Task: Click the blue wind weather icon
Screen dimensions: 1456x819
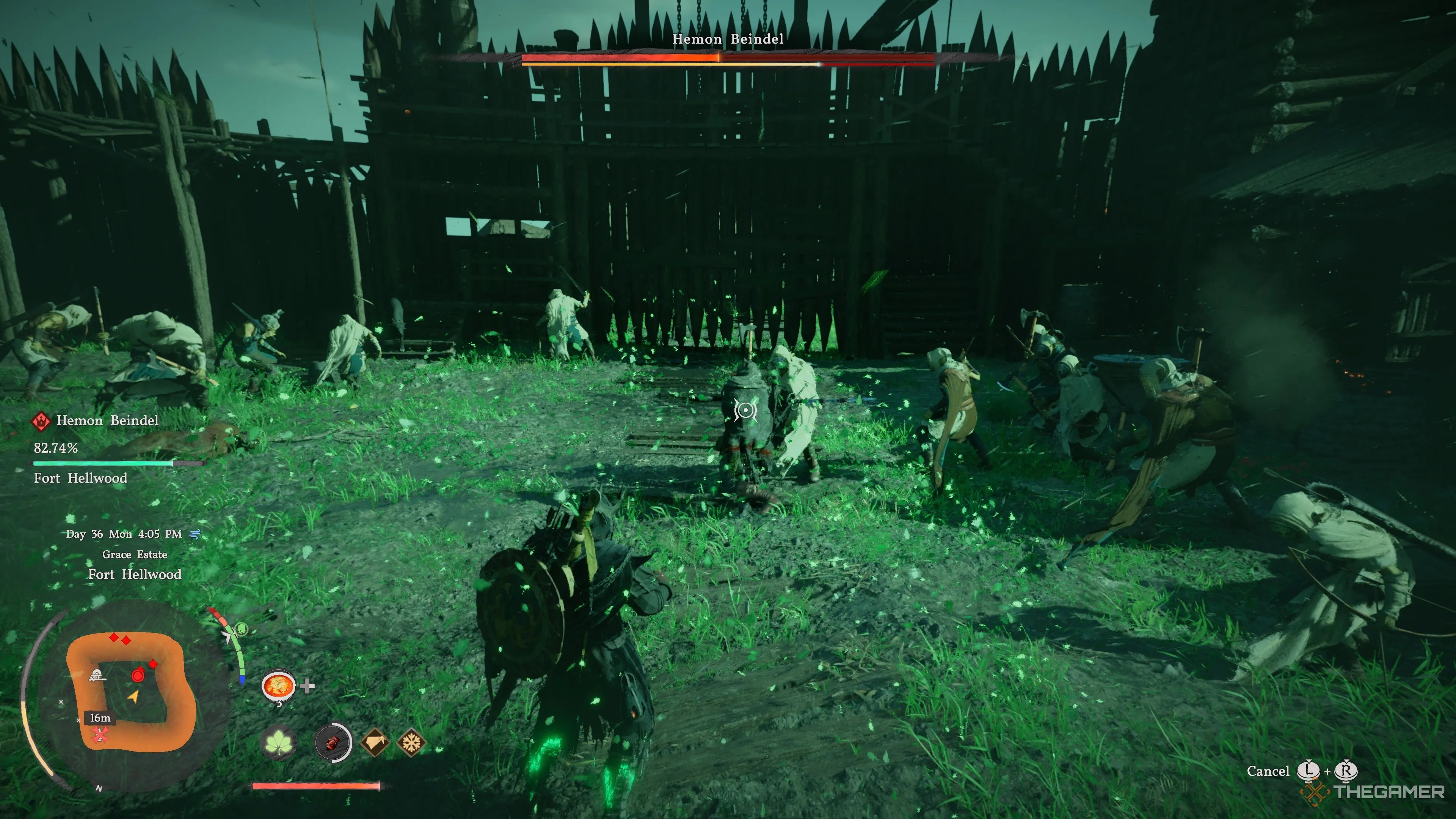Action: (195, 533)
